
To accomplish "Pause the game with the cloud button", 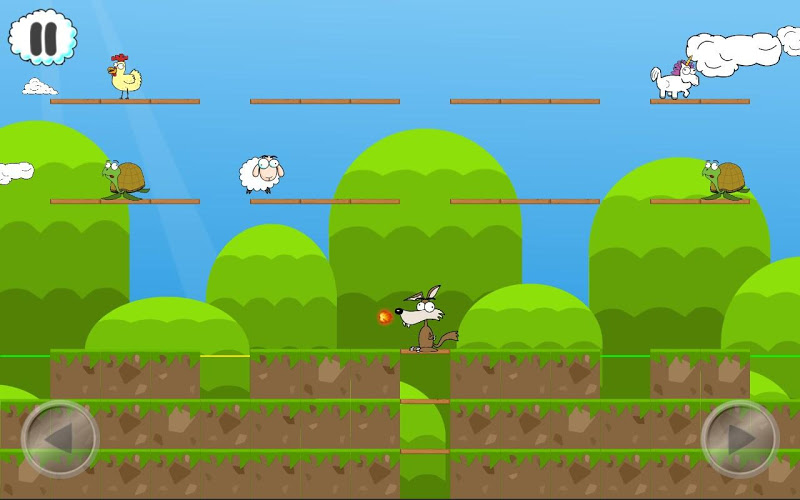I will (43, 38).
